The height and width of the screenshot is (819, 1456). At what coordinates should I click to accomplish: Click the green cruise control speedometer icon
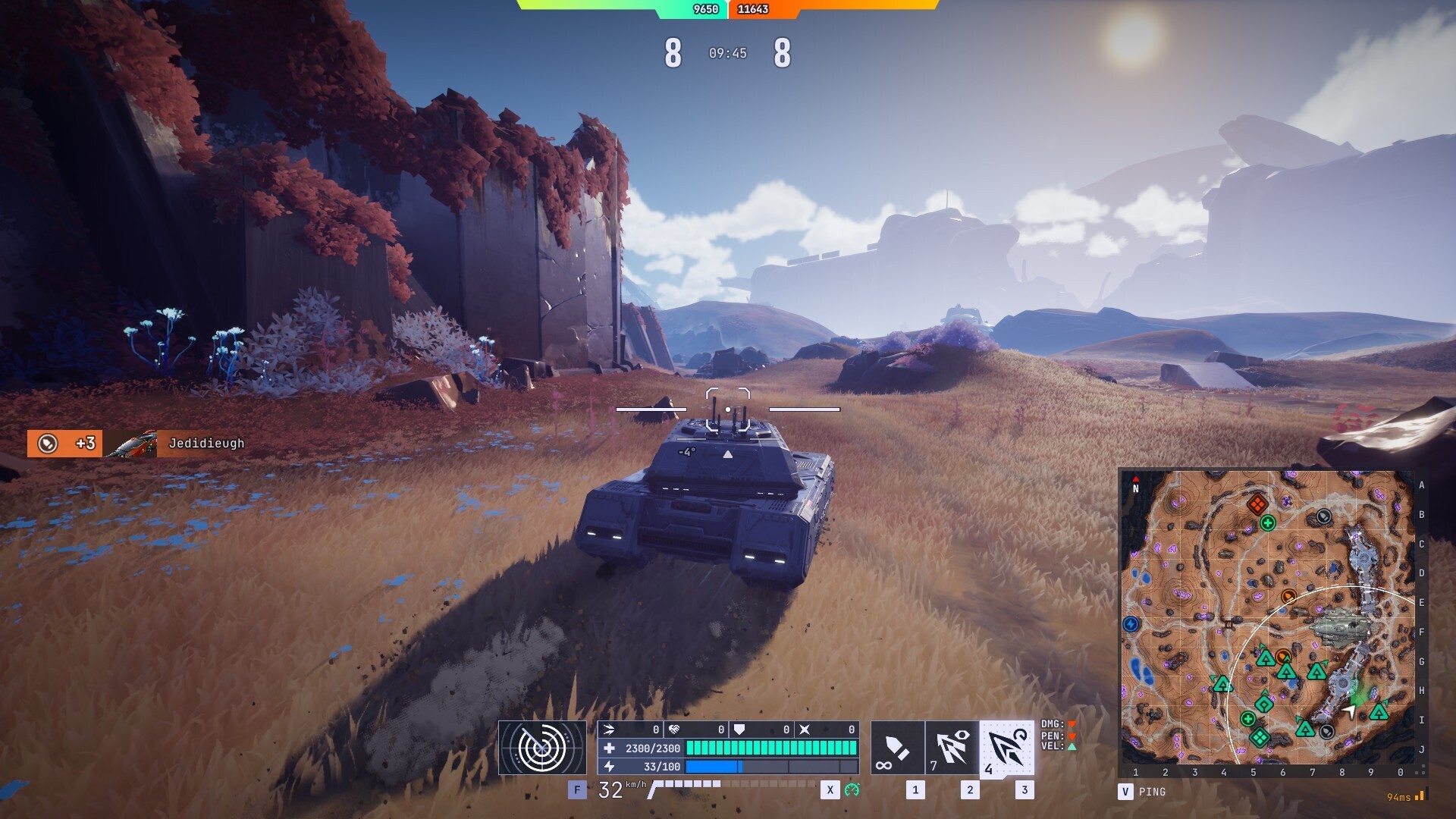(853, 792)
